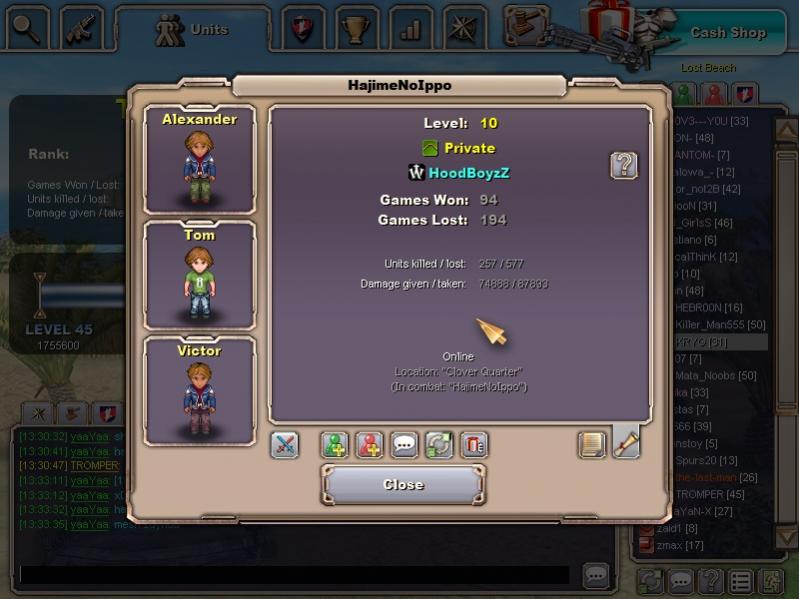
Task: Click the red gift box icon in profile
Action: pos(474,445)
